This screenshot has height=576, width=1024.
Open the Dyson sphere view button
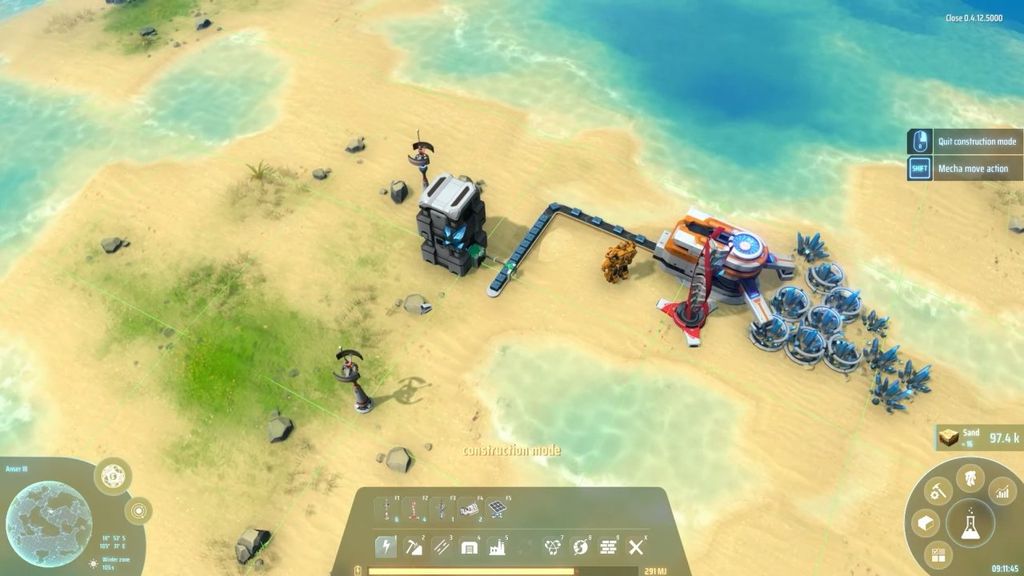pos(113,474)
